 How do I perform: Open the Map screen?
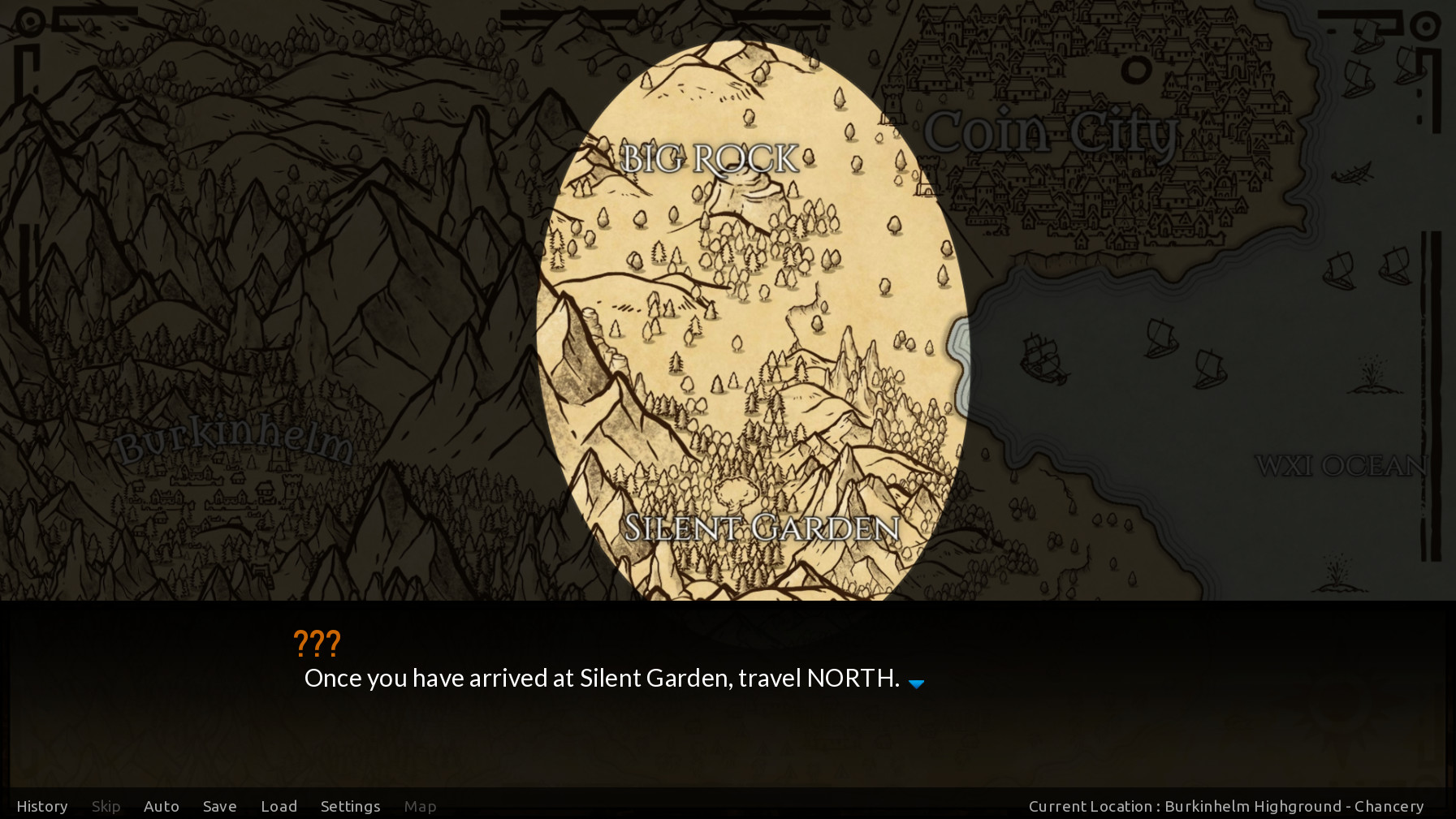[420, 806]
